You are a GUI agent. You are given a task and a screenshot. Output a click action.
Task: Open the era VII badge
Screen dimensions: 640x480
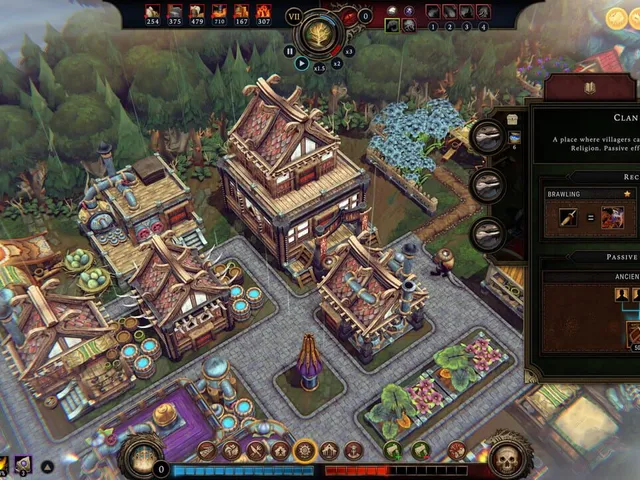pyautogui.click(x=294, y=16)
